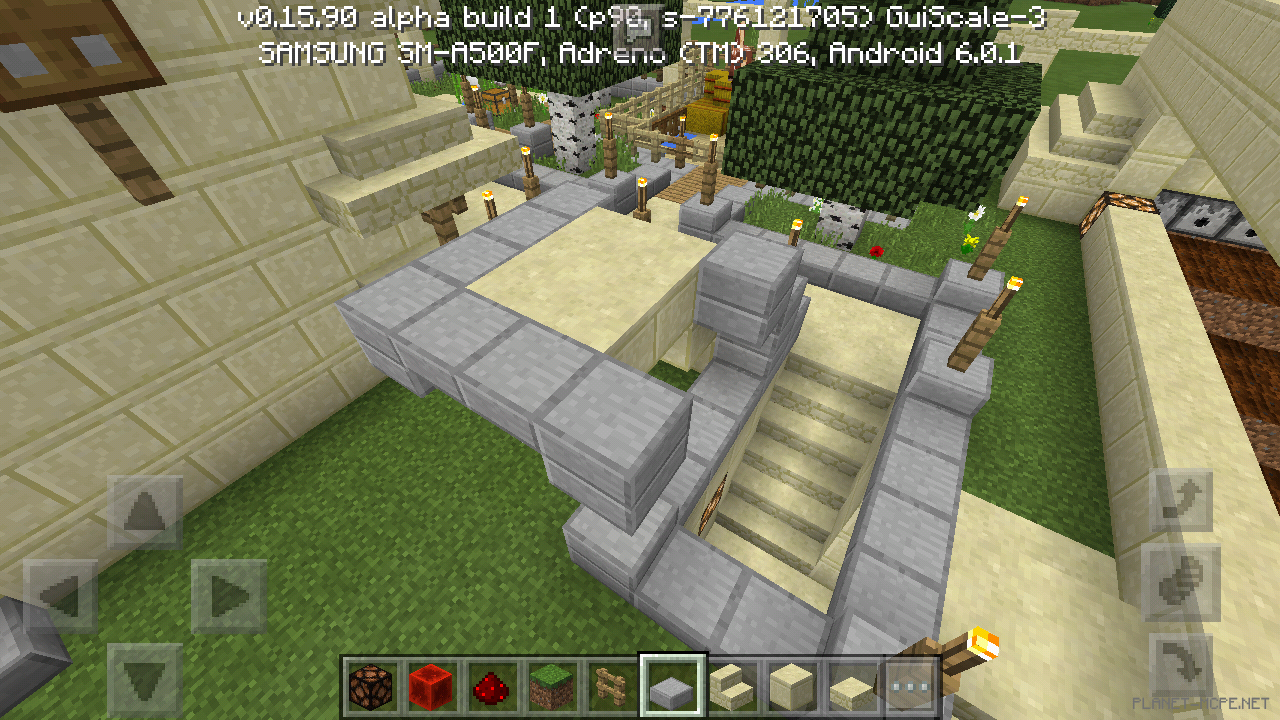Toggle flight with the middle flying button
1280x720 pixels.
point(1182,581)
